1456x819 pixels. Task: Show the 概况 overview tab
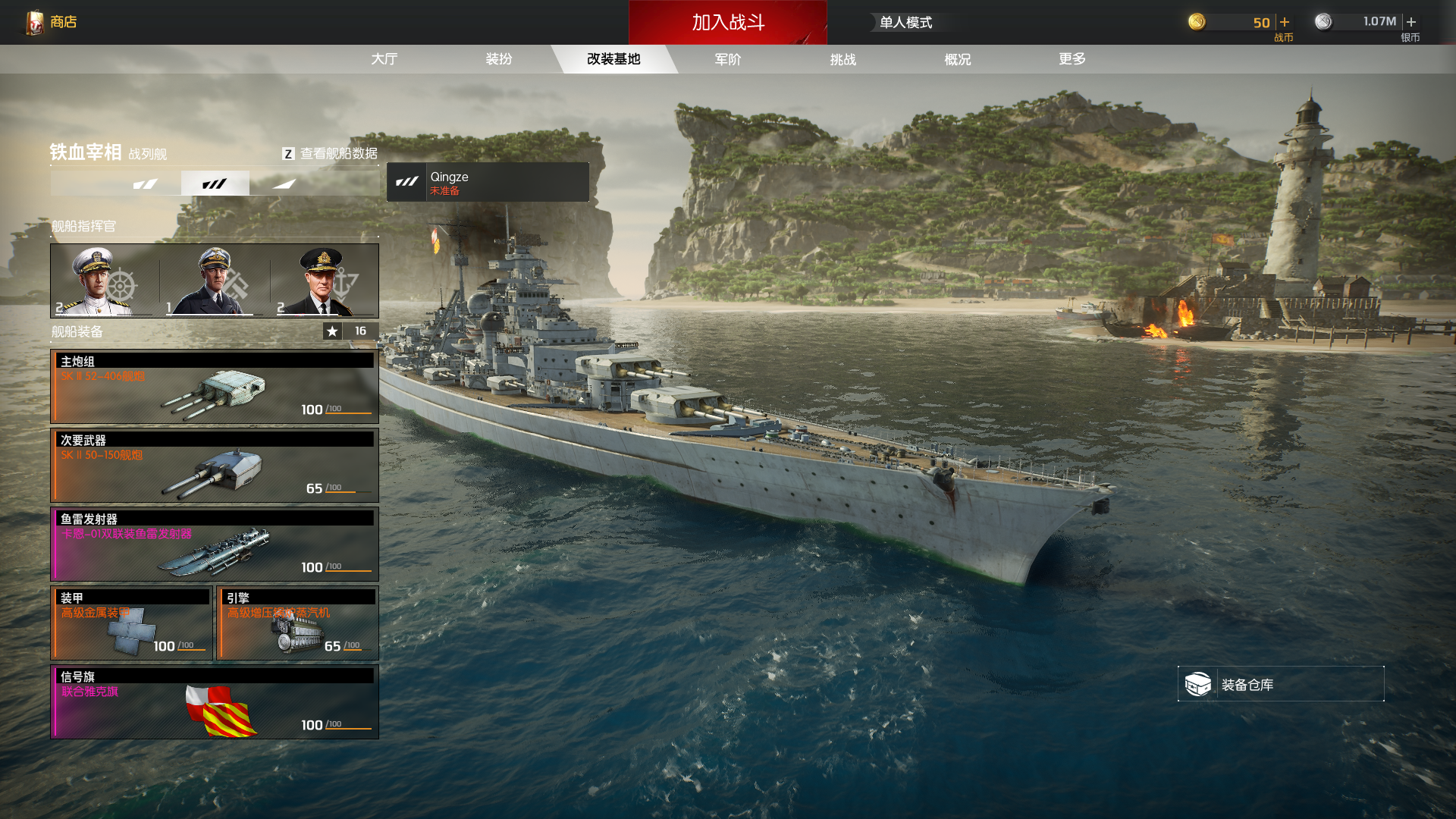click(957, 59)
